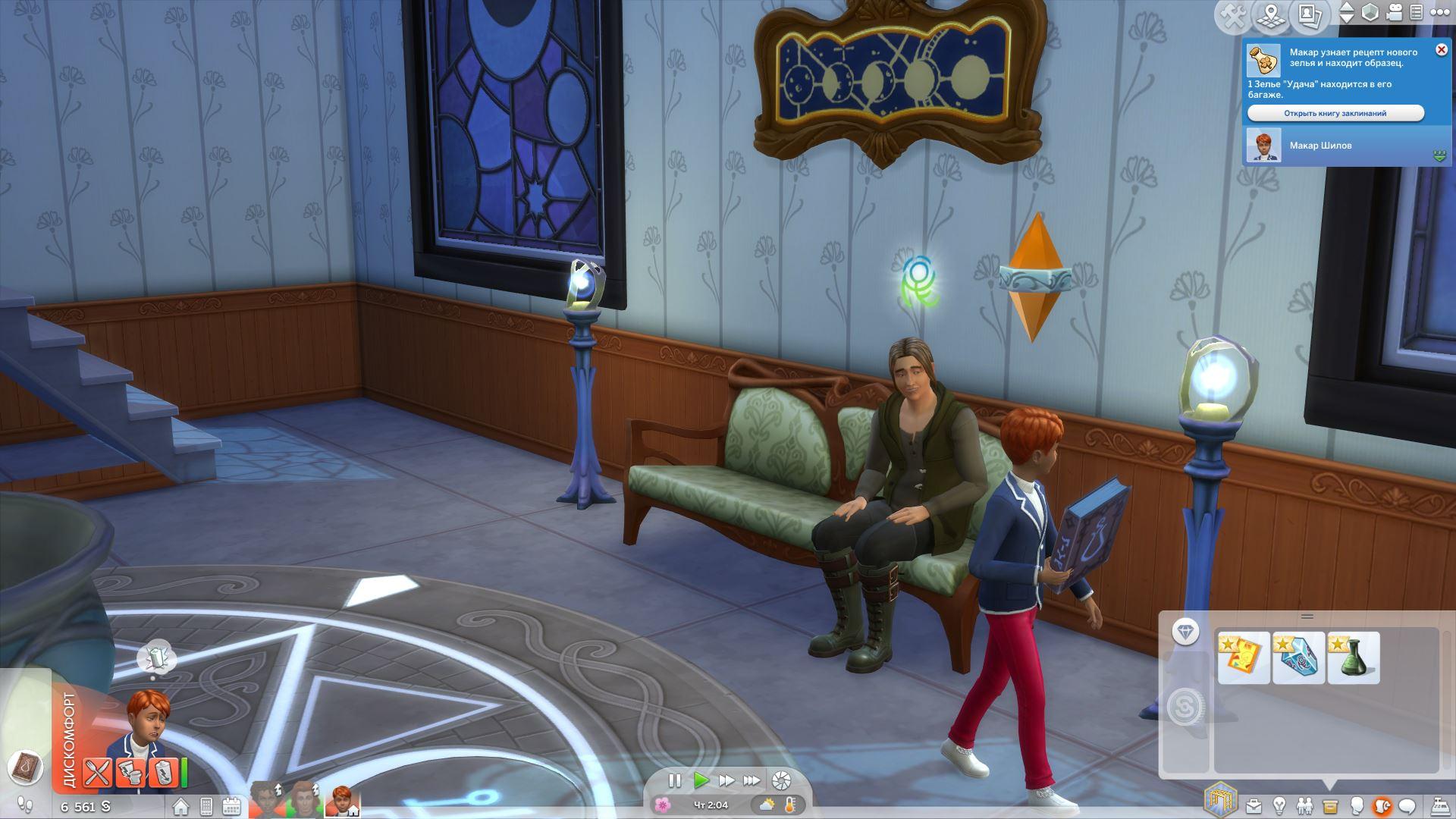The image size is (1456, 819).
Task: Select the yellow drawing item in inventory
Action: point(1244,657)
